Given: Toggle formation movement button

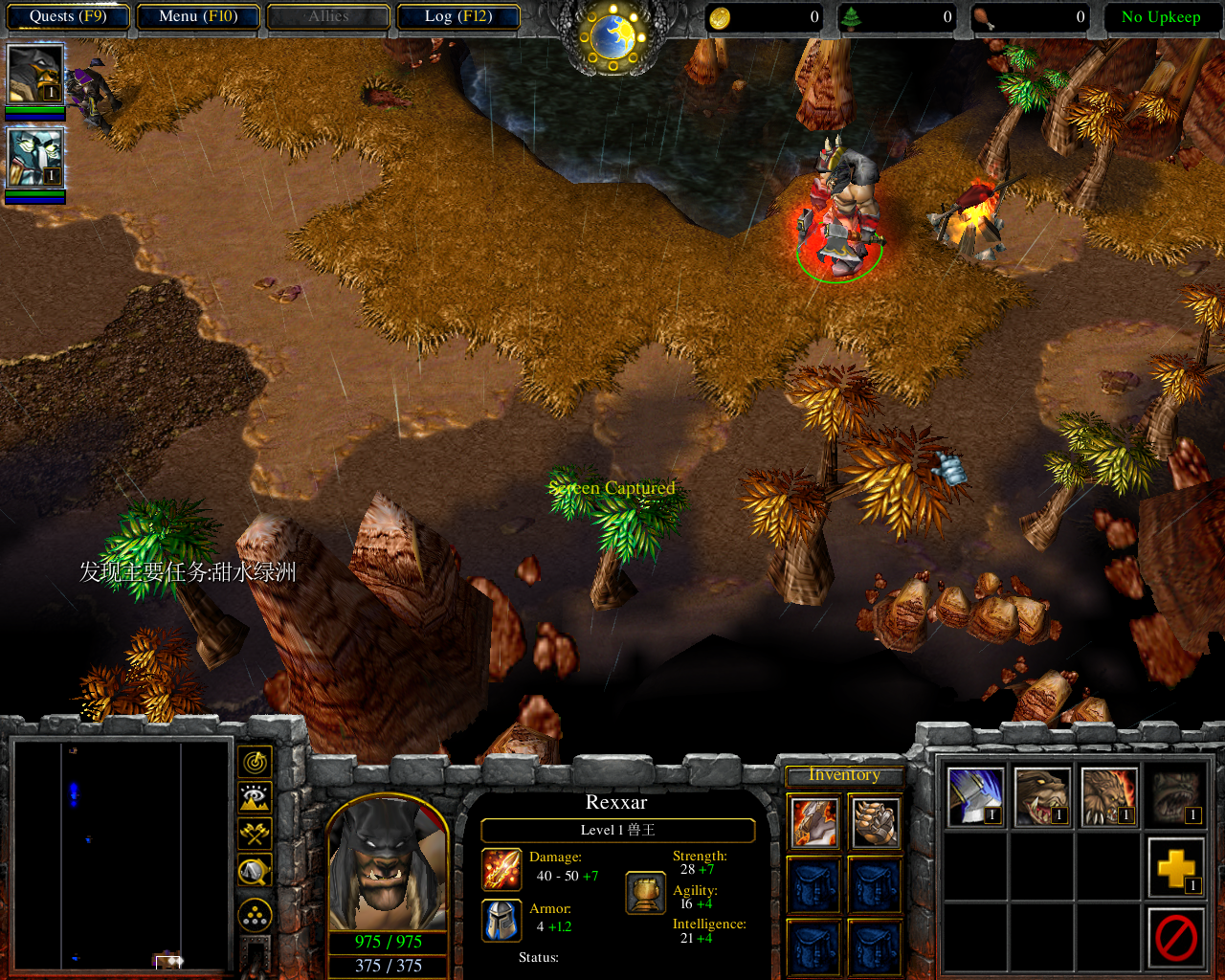Looking at the screenshot, I should 255,916.
